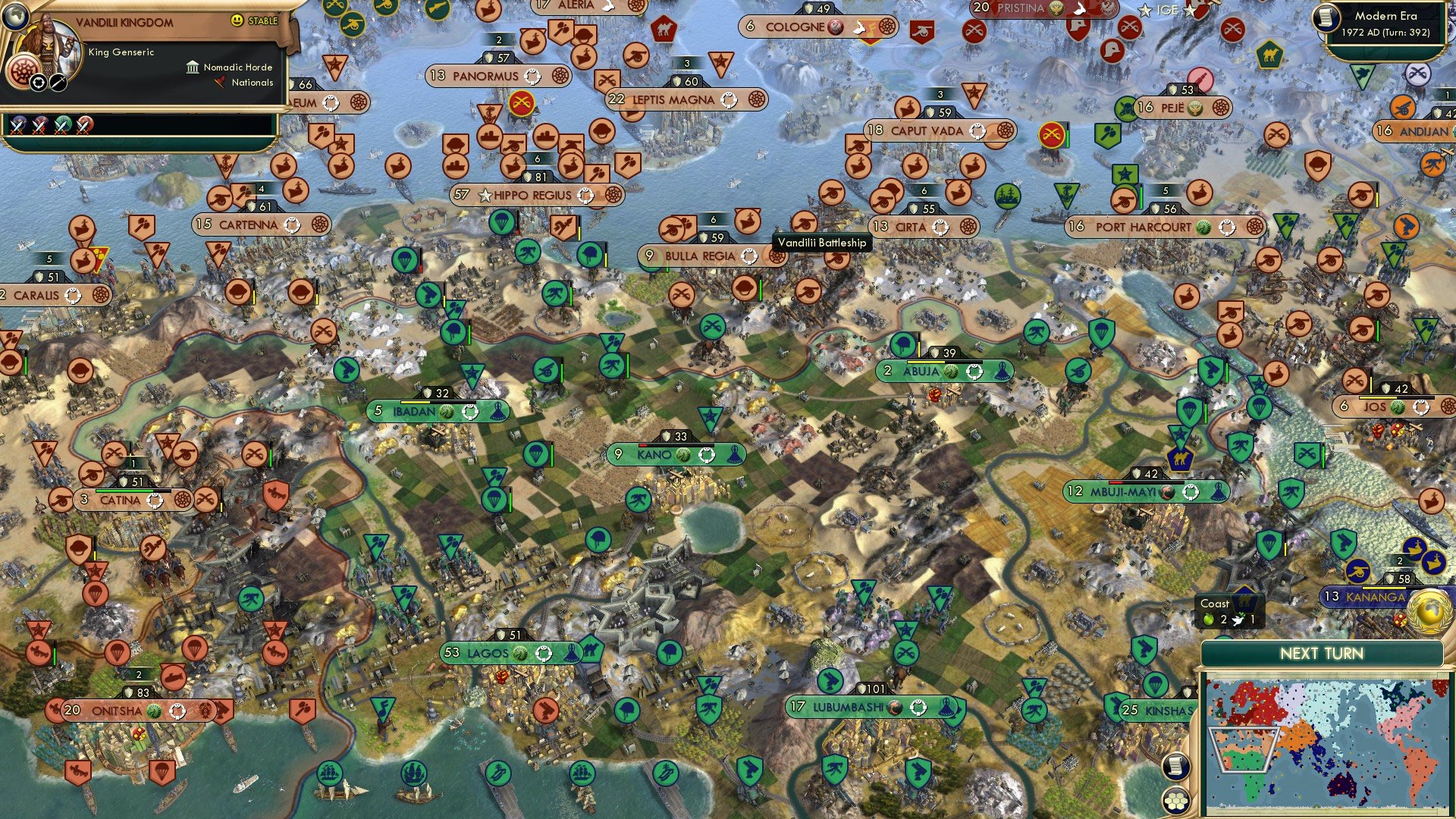The image size is (1456, 819).
Task: Open the notification log scroll icon
Action: tap(1175, 766)
